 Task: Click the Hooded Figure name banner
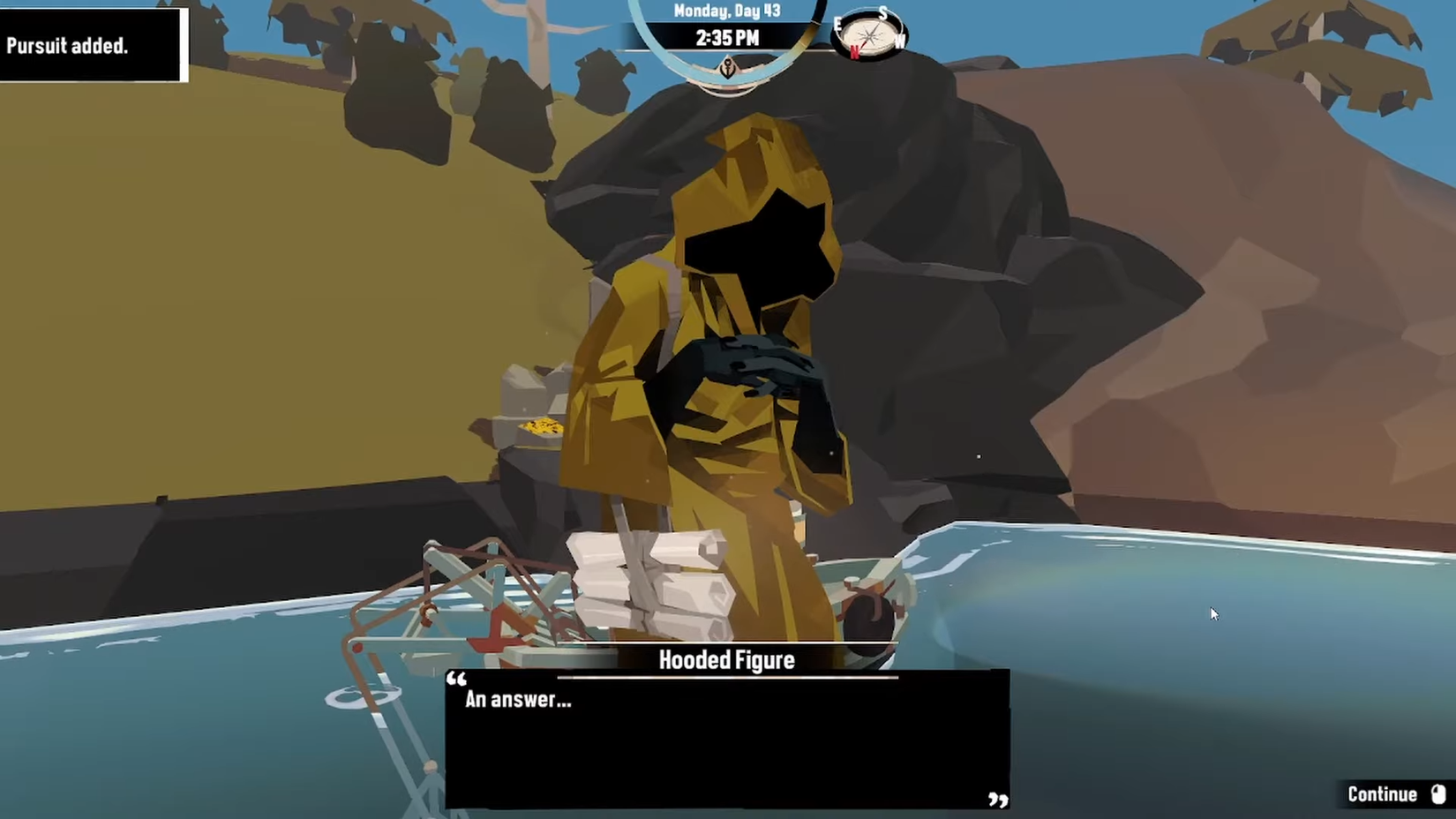click(x=725, y=659)
